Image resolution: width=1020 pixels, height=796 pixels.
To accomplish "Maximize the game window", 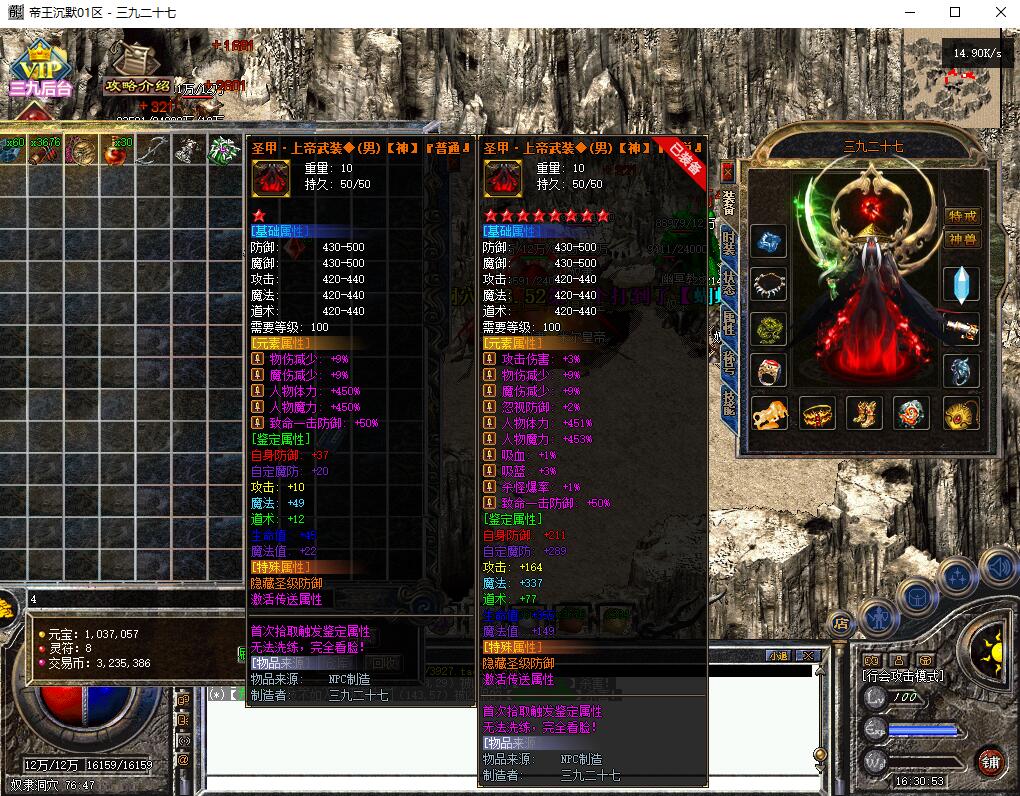I will coord(955,12).
